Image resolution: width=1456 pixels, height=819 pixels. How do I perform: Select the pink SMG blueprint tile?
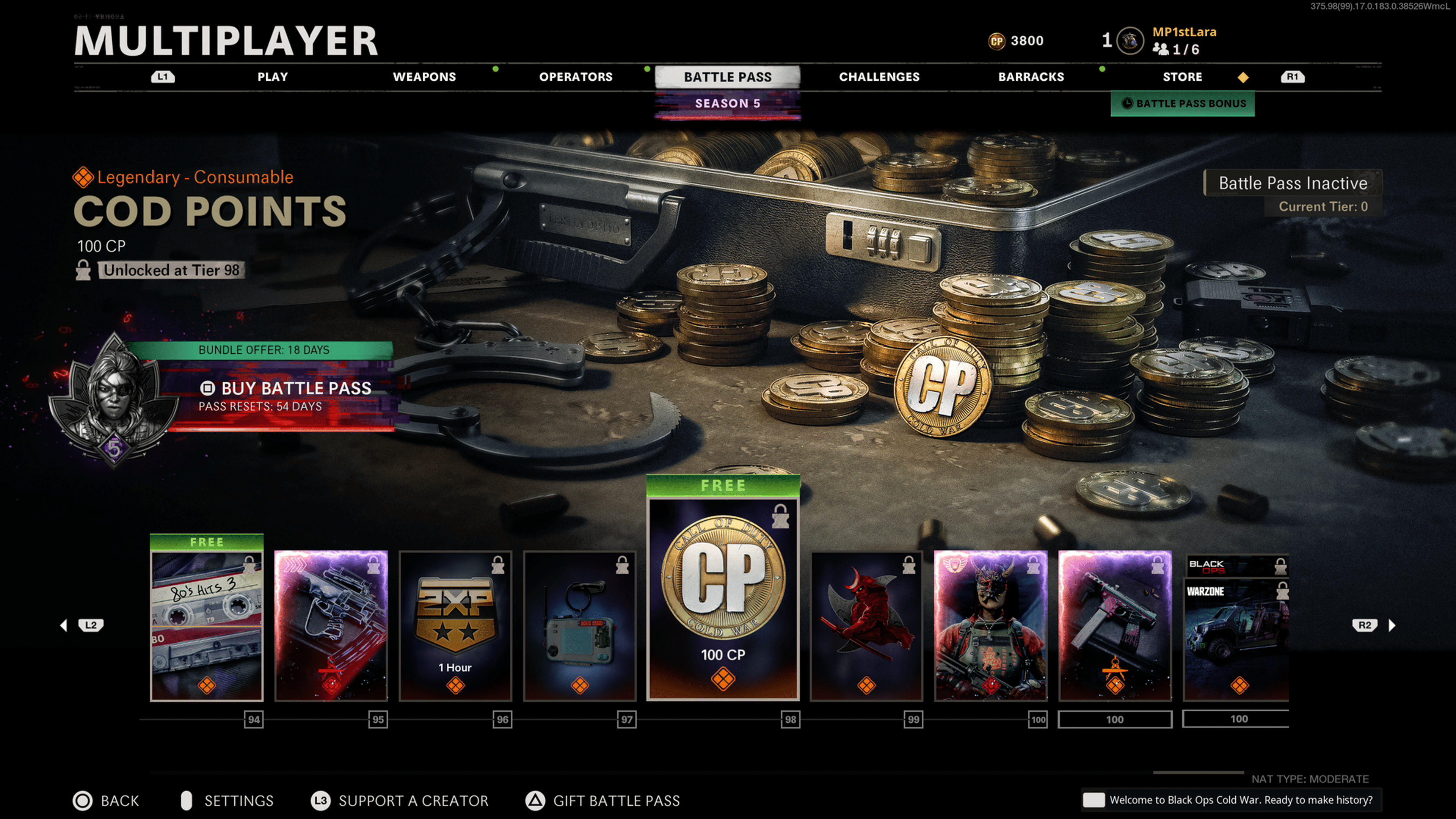[1115, 624]
